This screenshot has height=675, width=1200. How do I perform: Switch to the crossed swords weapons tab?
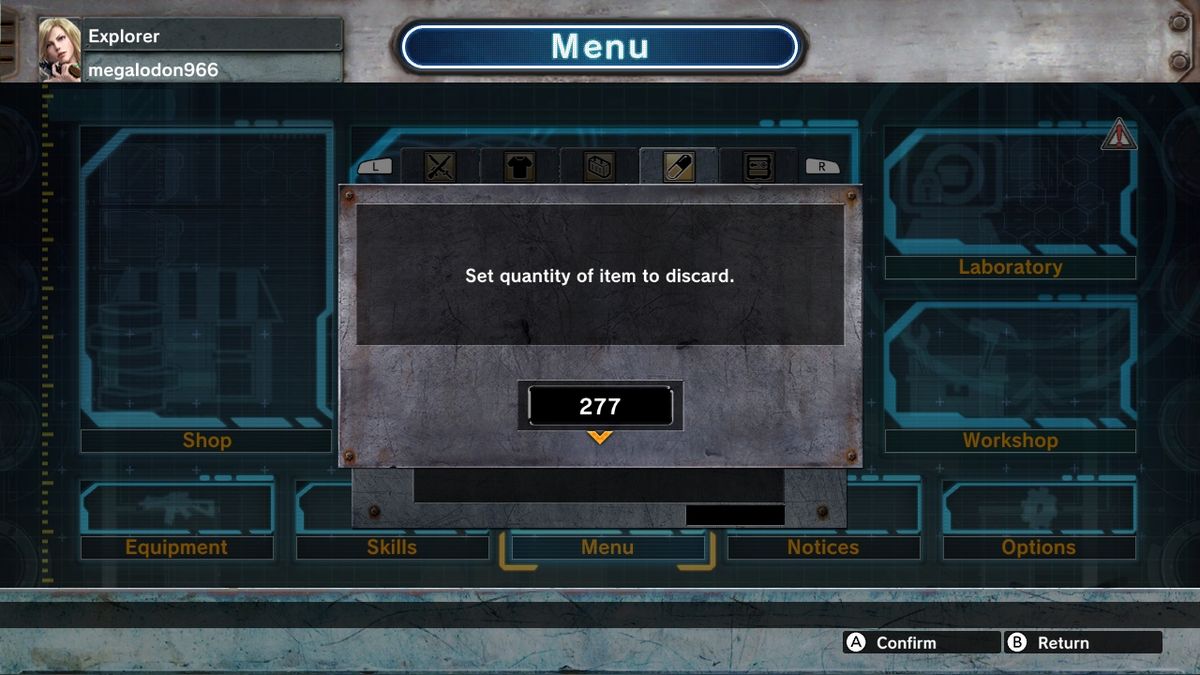(x=439, y=166)
